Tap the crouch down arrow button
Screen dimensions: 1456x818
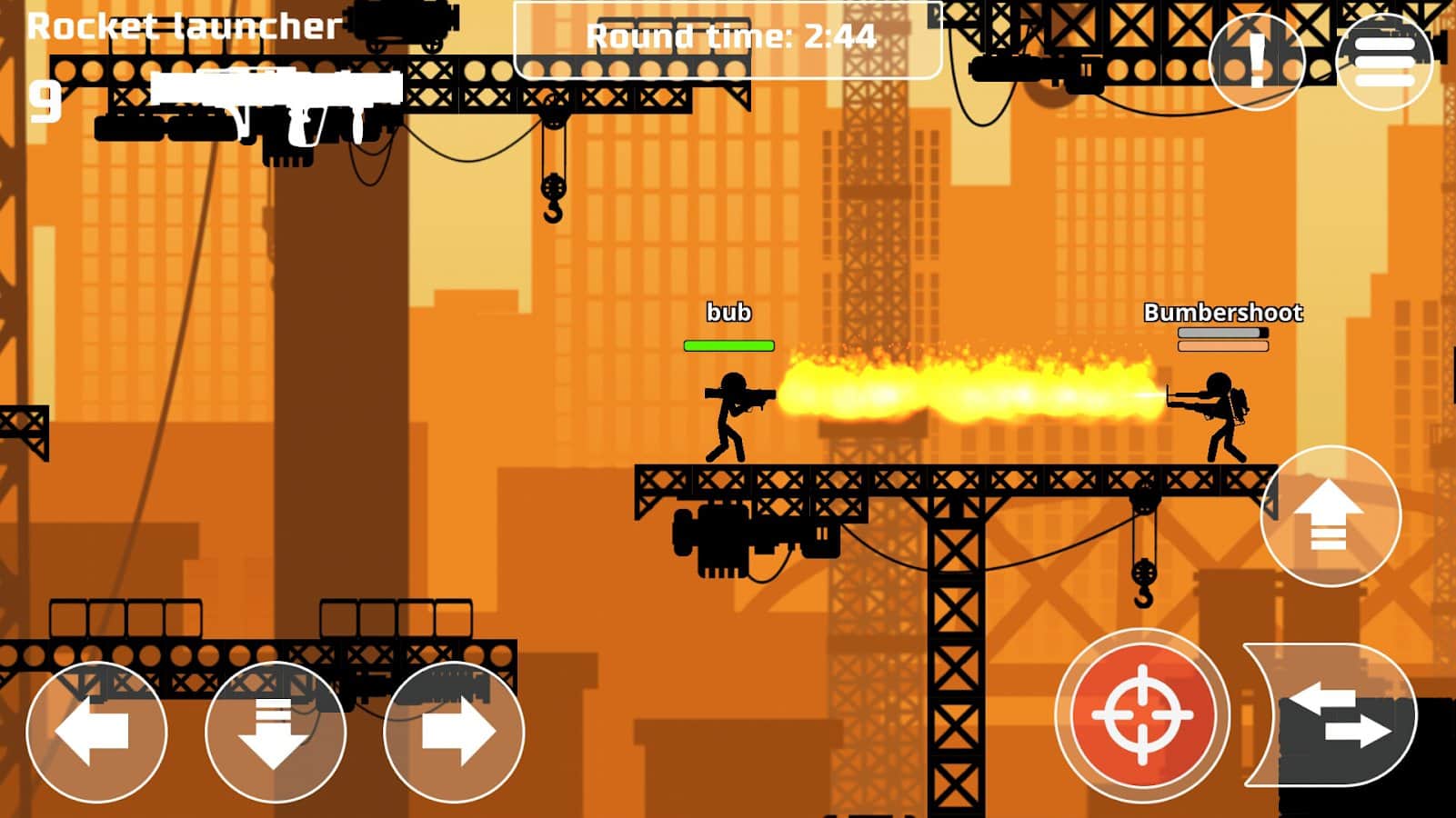pyautogui.click(x=275, y=732)
